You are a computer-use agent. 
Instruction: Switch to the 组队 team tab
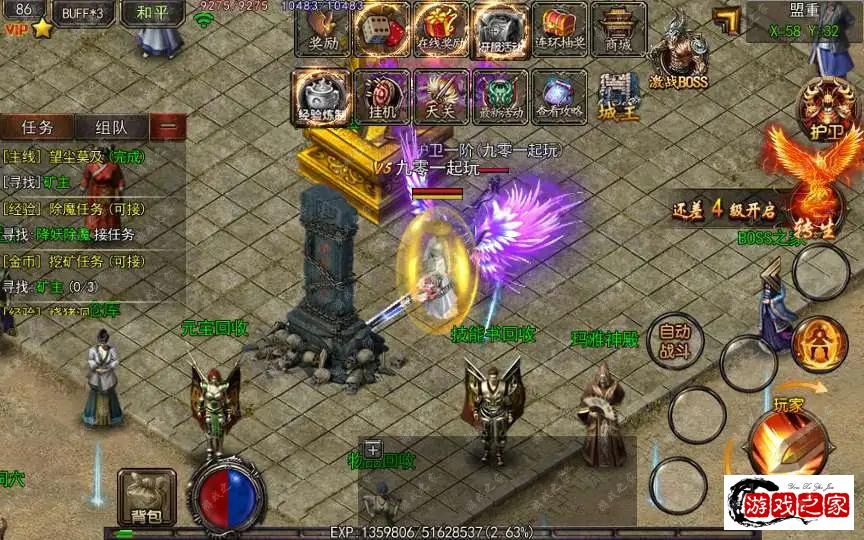point(110,127)
